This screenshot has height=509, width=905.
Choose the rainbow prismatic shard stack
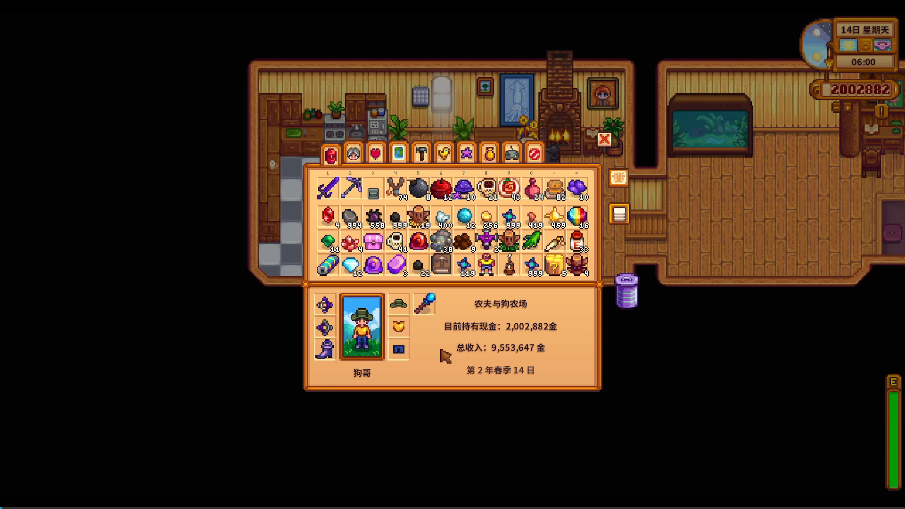[577, 215]
